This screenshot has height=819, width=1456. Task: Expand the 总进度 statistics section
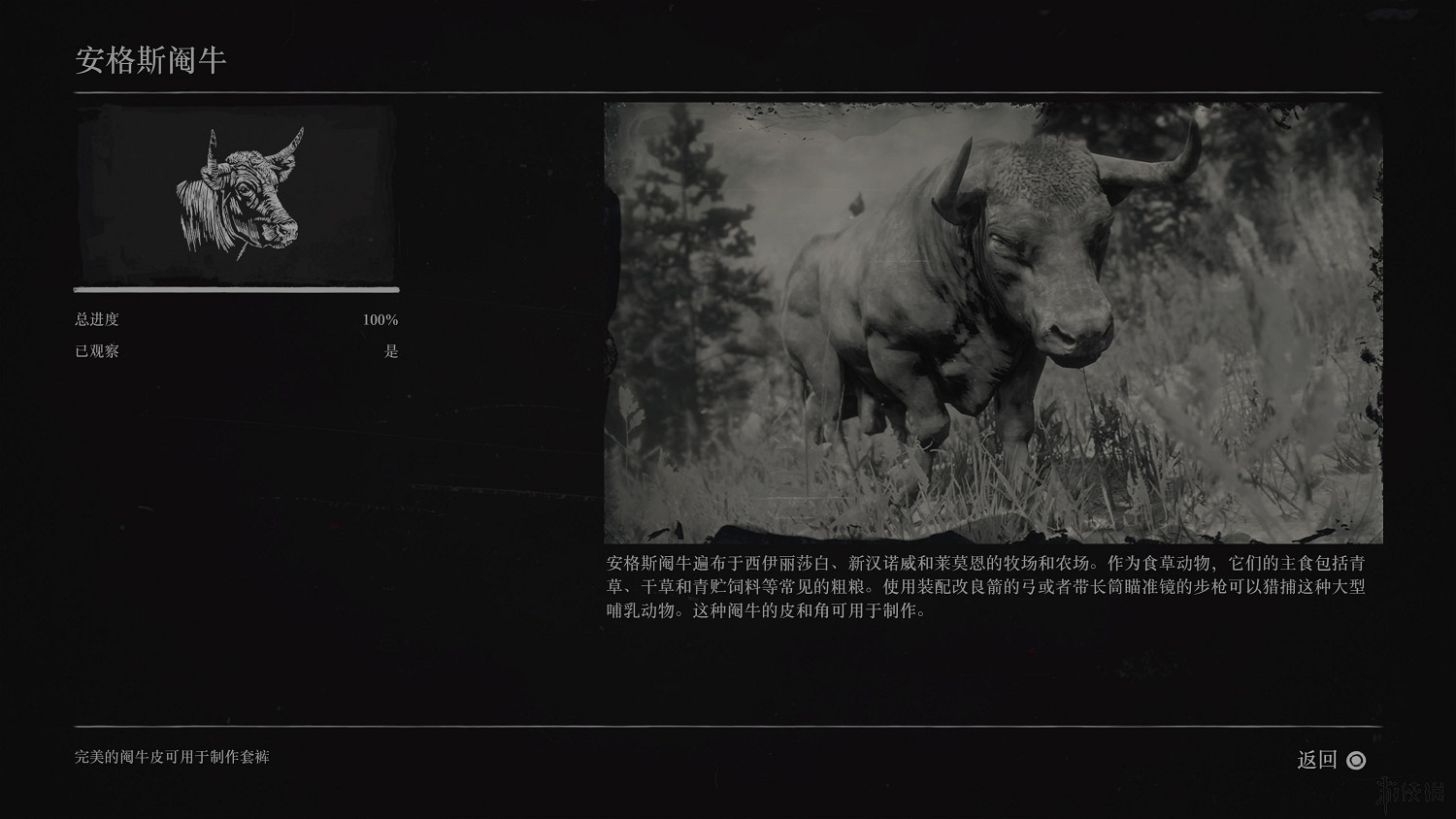236,318
